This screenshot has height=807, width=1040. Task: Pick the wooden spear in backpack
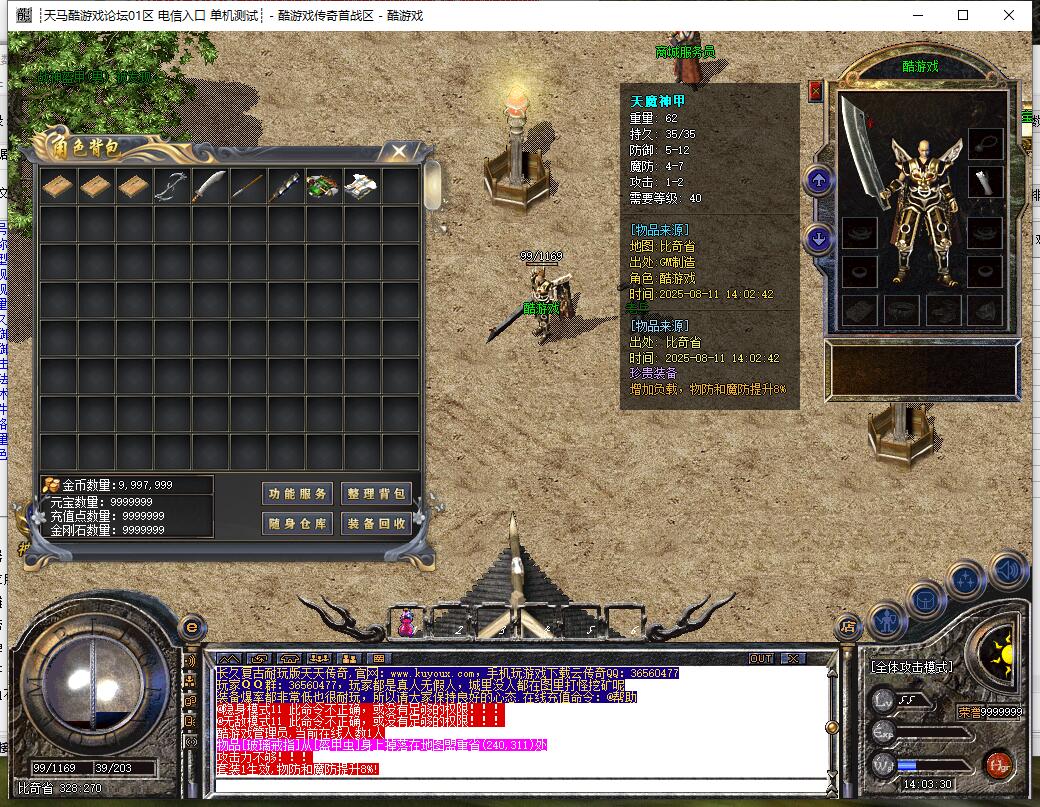[x=248, y=187]
